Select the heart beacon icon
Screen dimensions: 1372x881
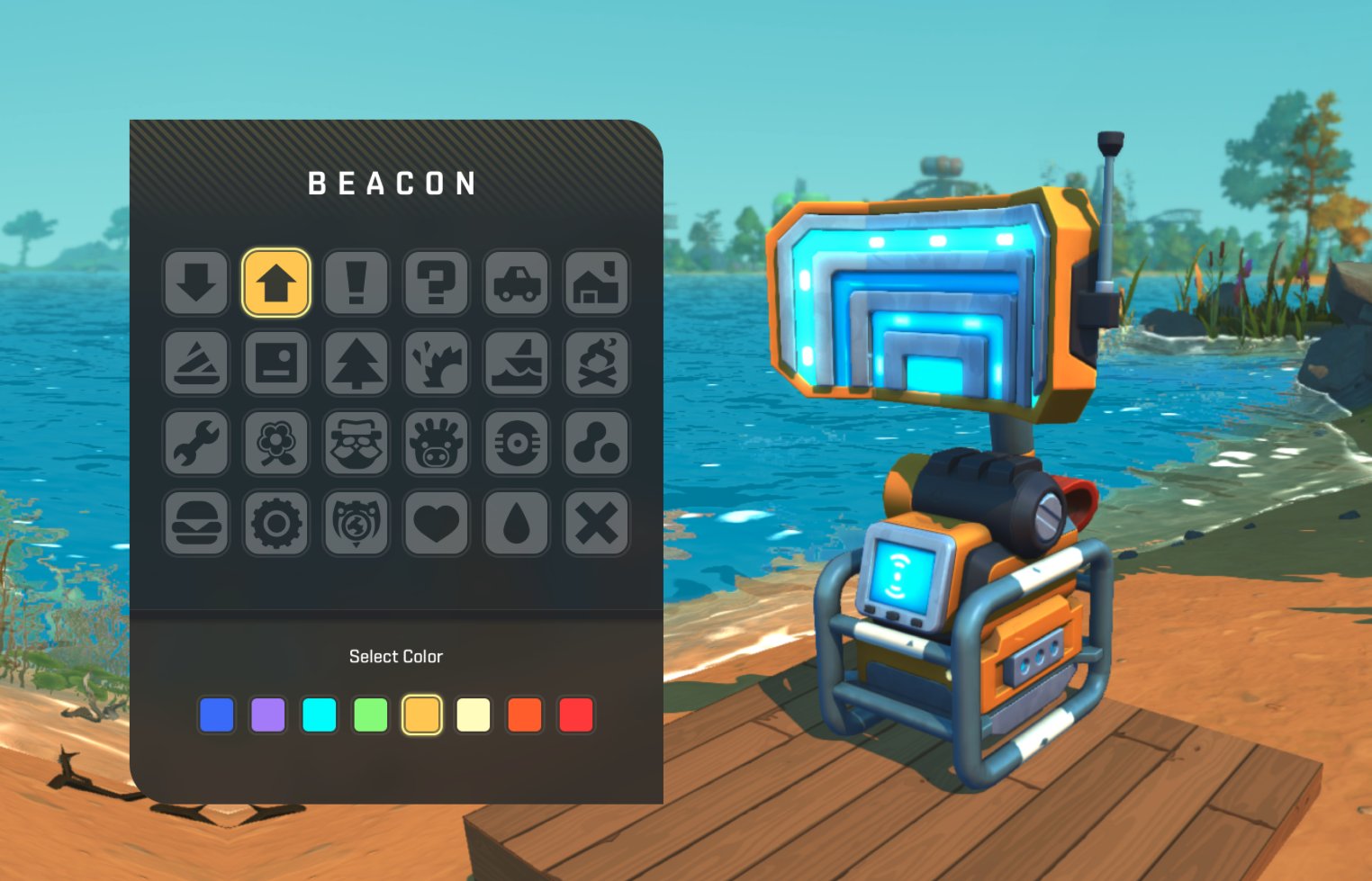tap(436, 523)
